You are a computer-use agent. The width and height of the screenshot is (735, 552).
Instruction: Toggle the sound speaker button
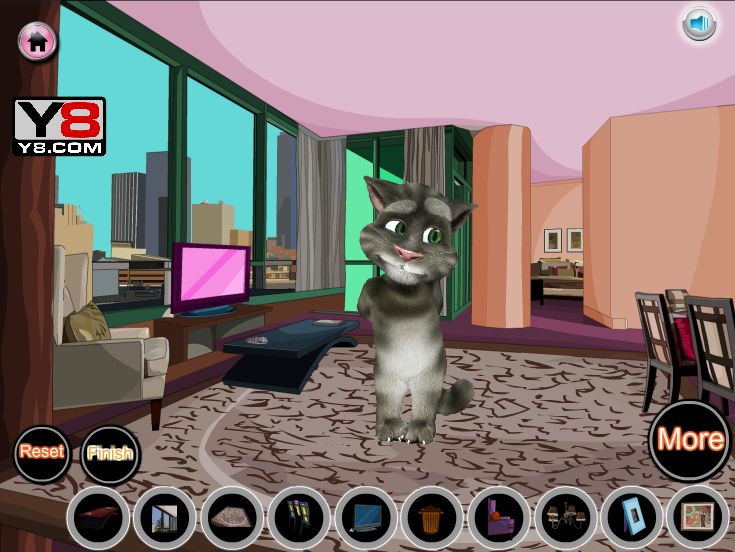(x=699, y=23)
